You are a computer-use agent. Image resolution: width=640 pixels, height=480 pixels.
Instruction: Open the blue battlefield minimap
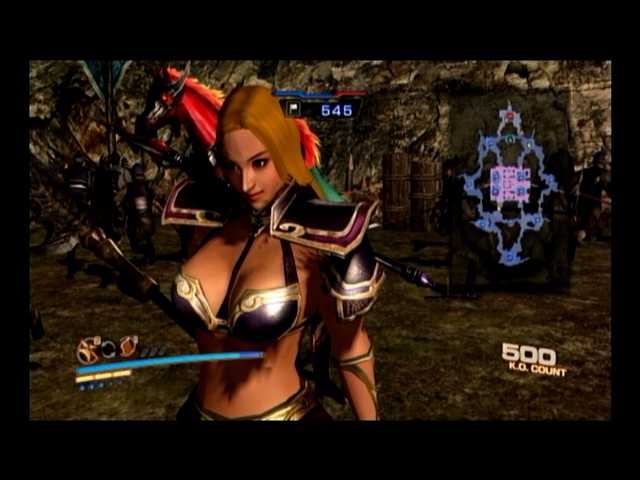[510, 183]
